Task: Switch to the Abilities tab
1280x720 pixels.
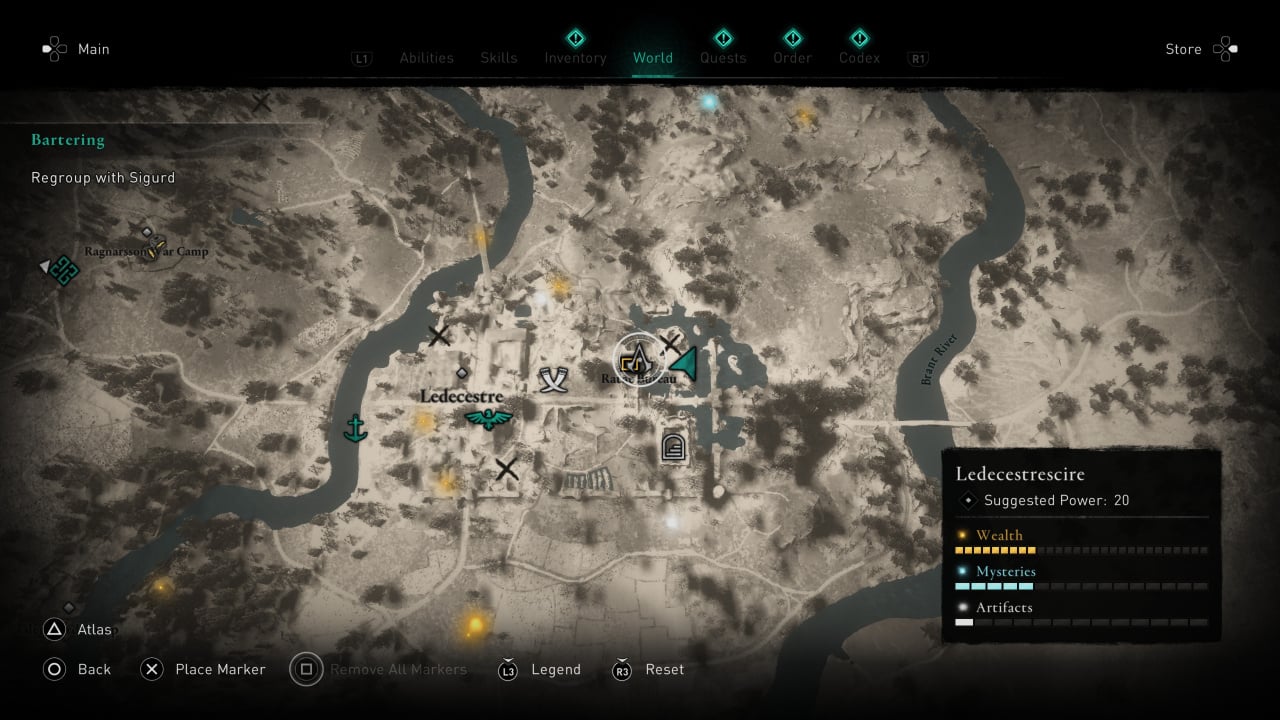Action: click(x=426, y=58)
